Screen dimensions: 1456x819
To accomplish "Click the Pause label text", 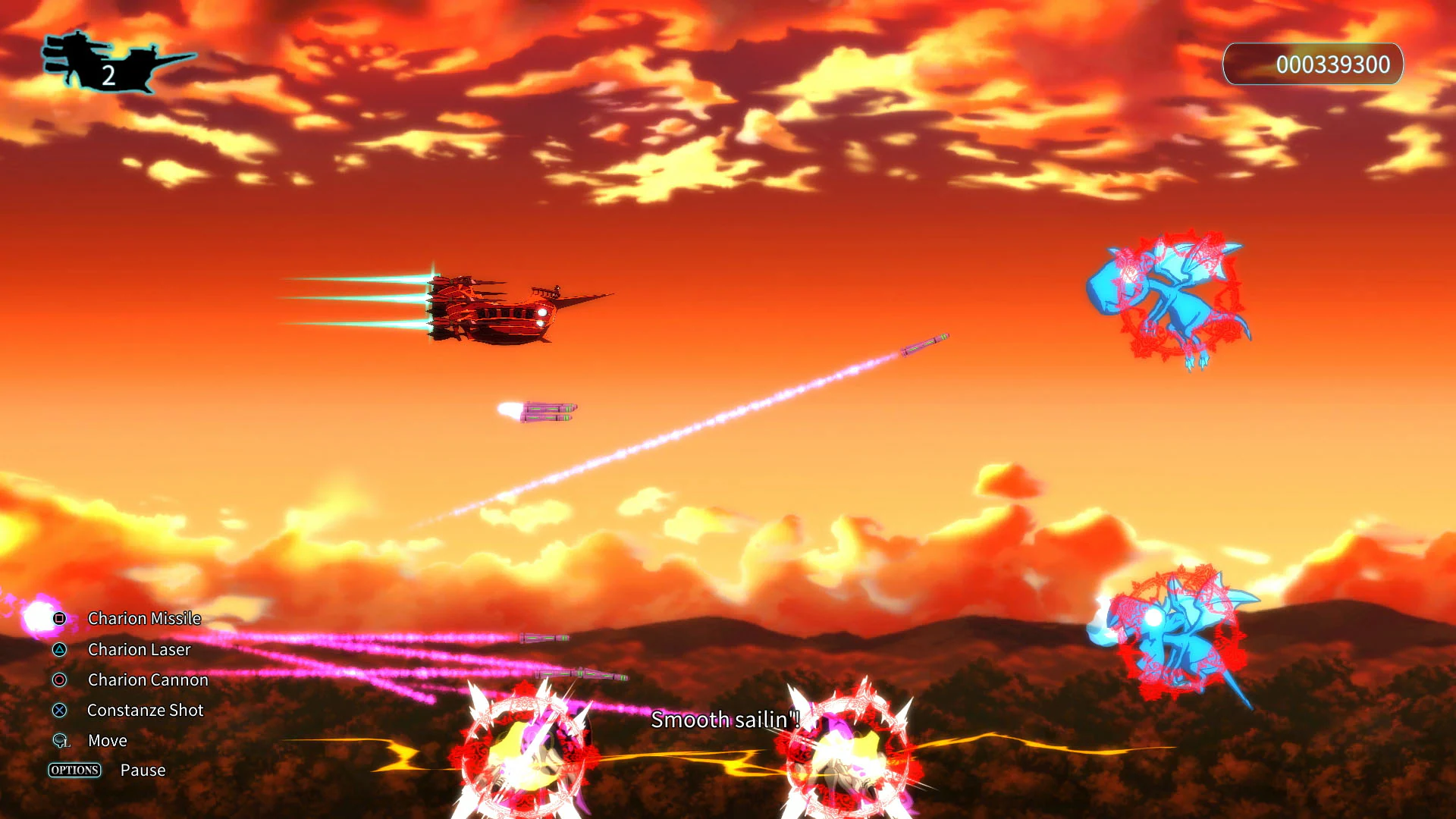I will [143, 770].
